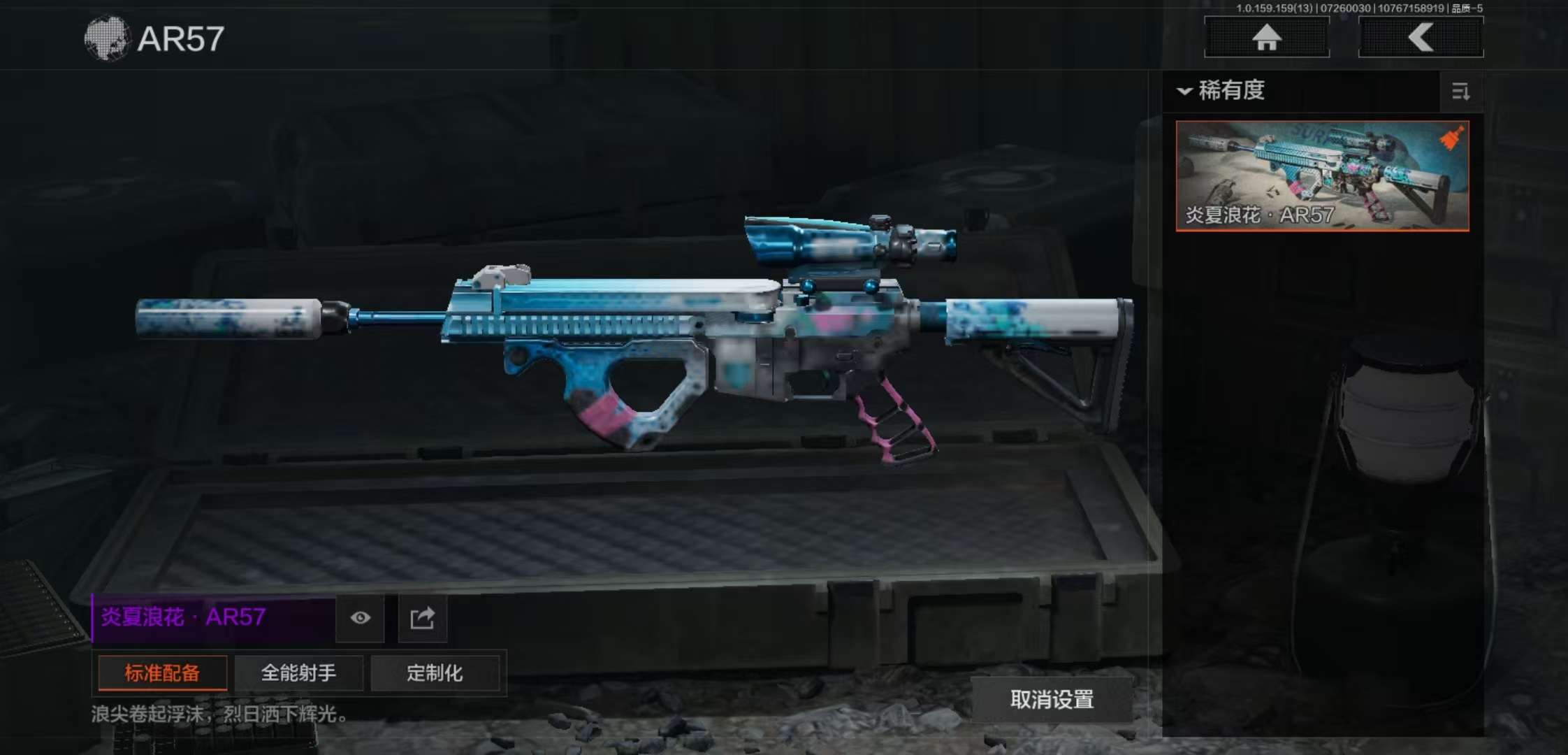Open the 定制化 customization tab
Image resolution: width=1568 pixels, height=755 pixels.
point(435,673)
